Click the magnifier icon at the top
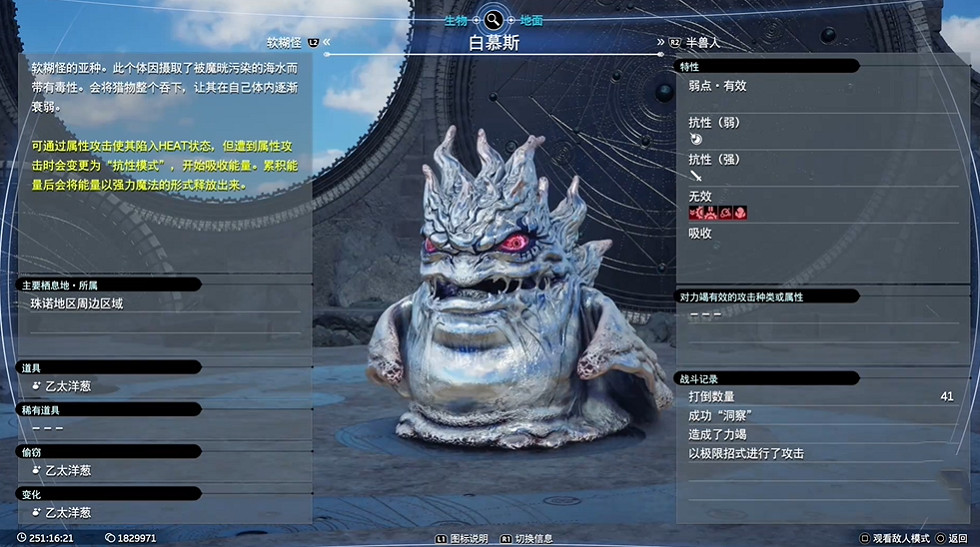This screenshot has height=547, width=980. pyautogui.click(x=494, y=19)
